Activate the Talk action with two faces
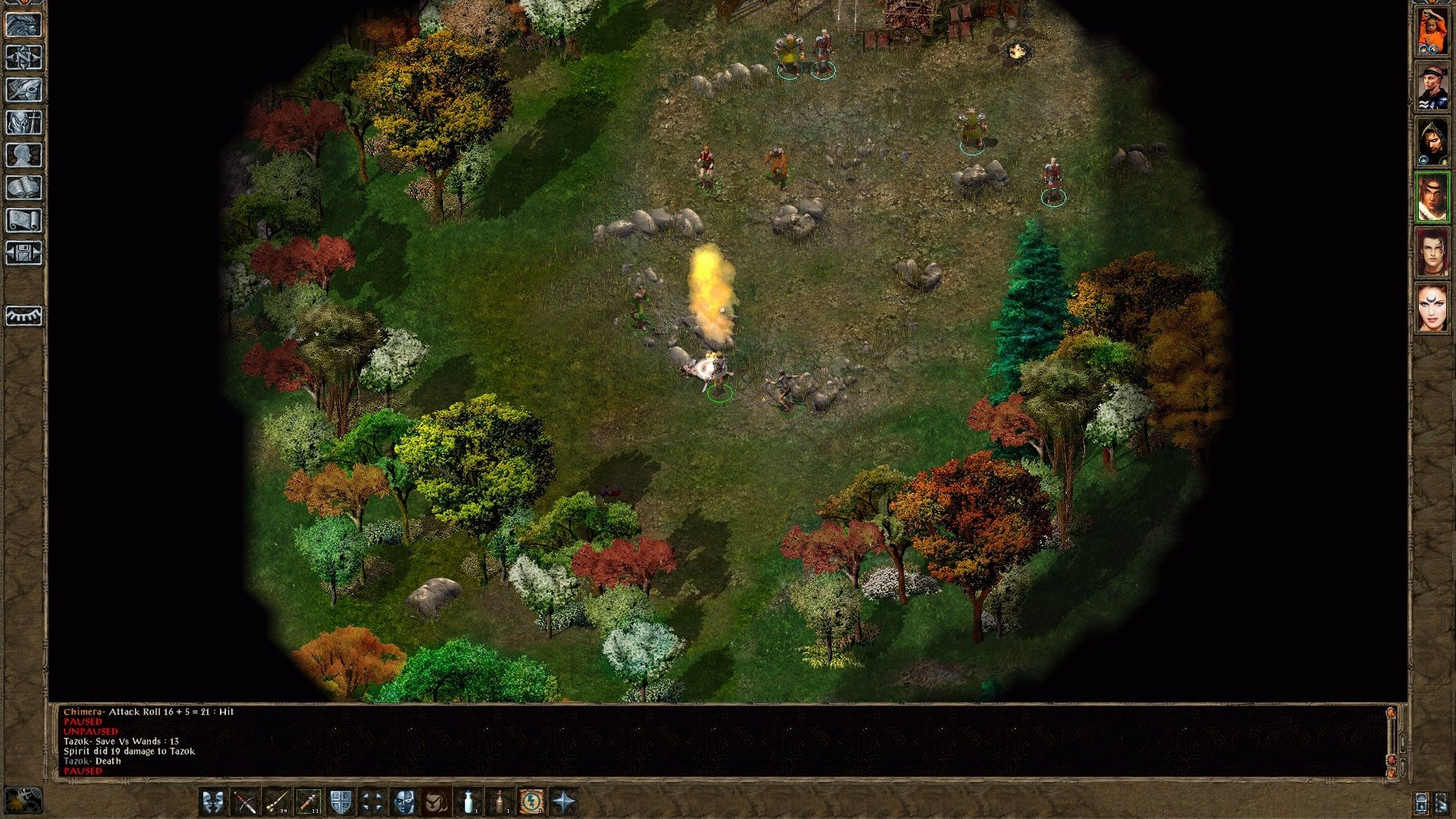1456x819 pixels. tap(213, 802)
